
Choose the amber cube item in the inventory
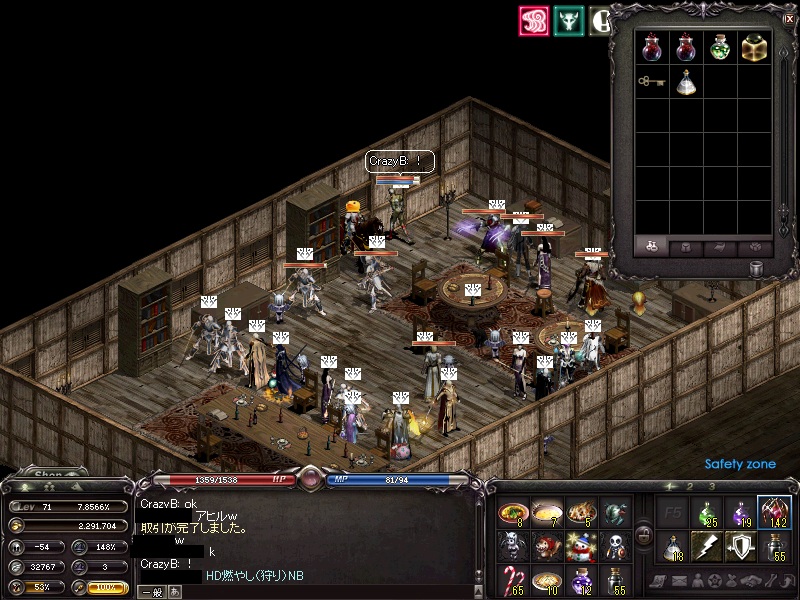(754, 48)
